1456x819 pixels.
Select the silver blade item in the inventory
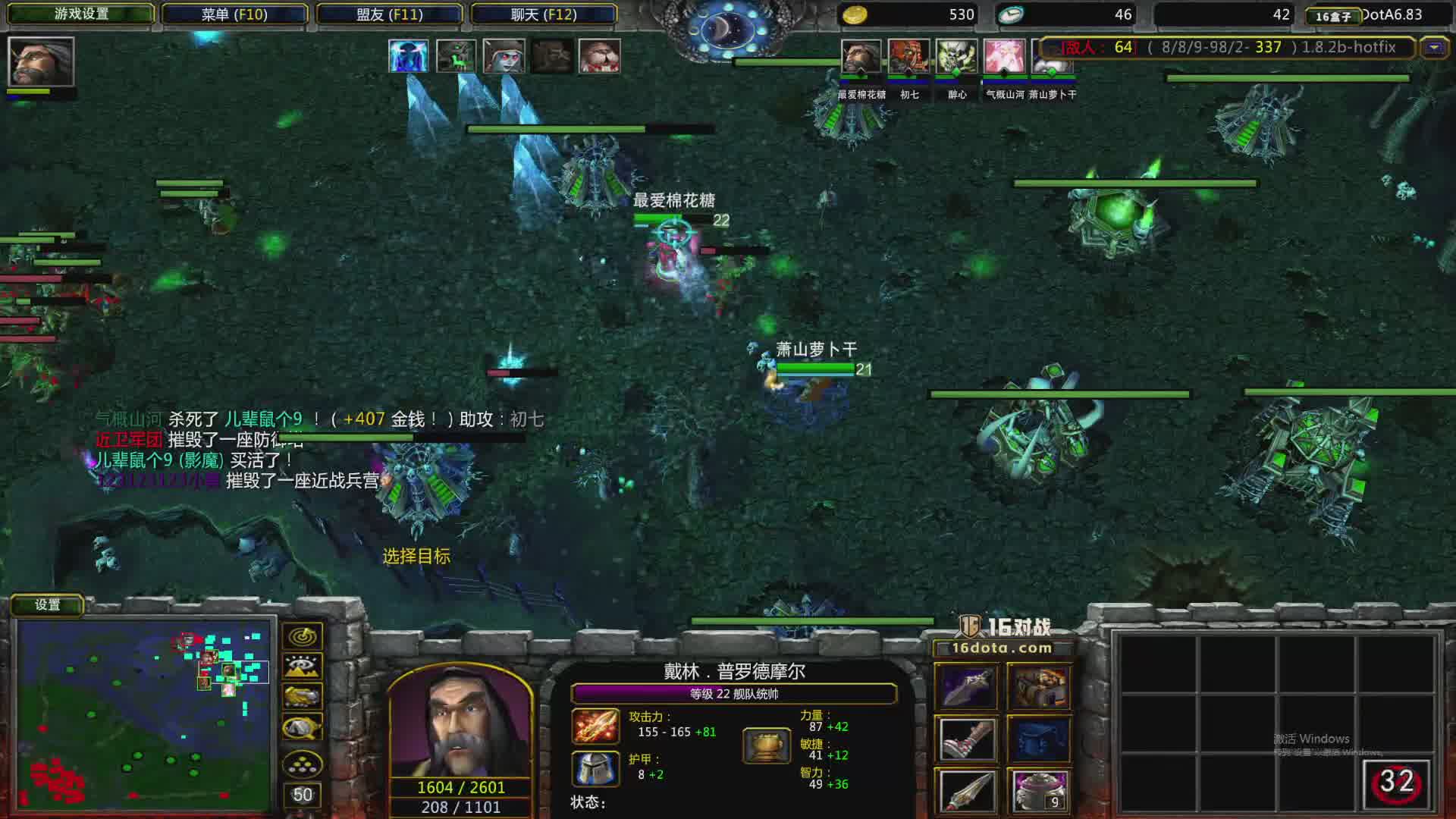click(x=966, y=790)
